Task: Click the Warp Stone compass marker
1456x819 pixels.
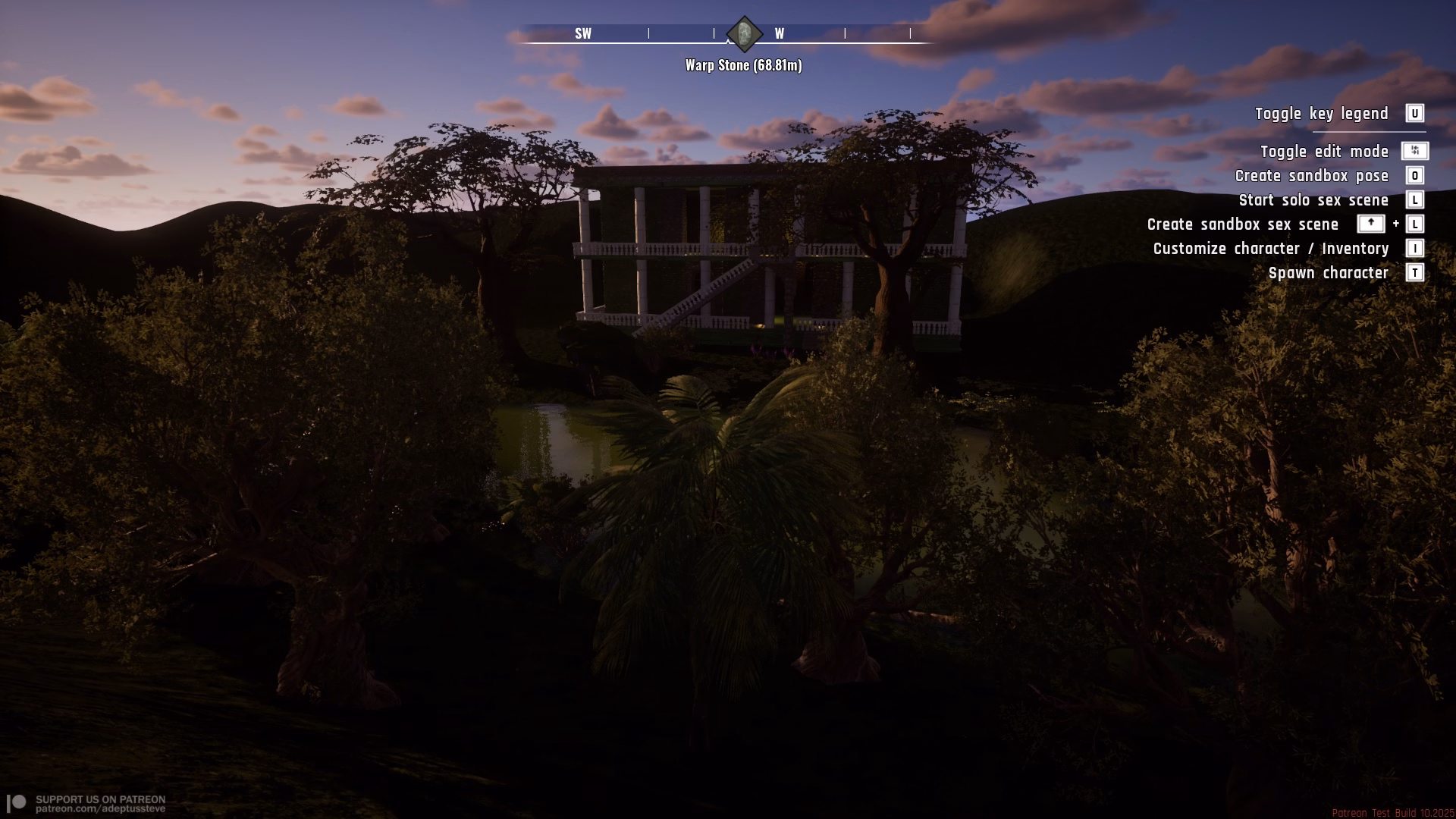Action: (x=744, y=33)
